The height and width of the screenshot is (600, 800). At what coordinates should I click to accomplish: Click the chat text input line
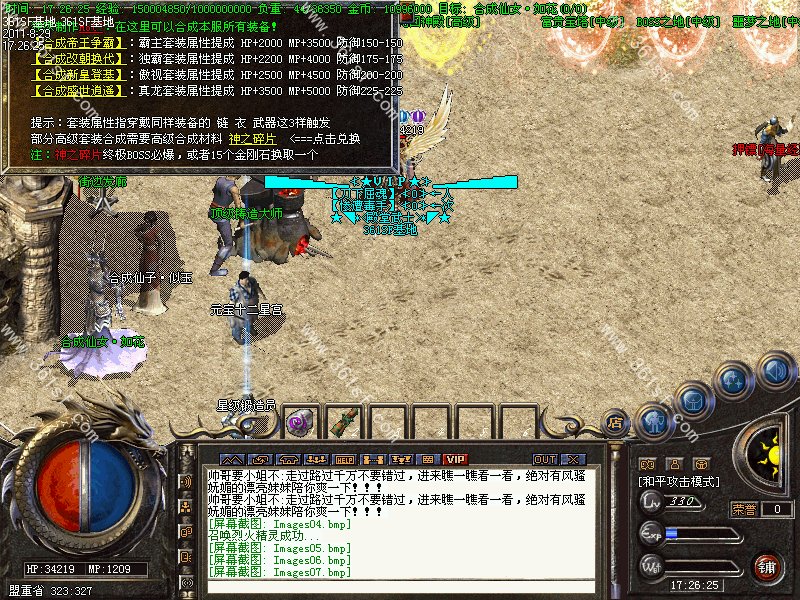pyautogui.click(x=400, y=588)
